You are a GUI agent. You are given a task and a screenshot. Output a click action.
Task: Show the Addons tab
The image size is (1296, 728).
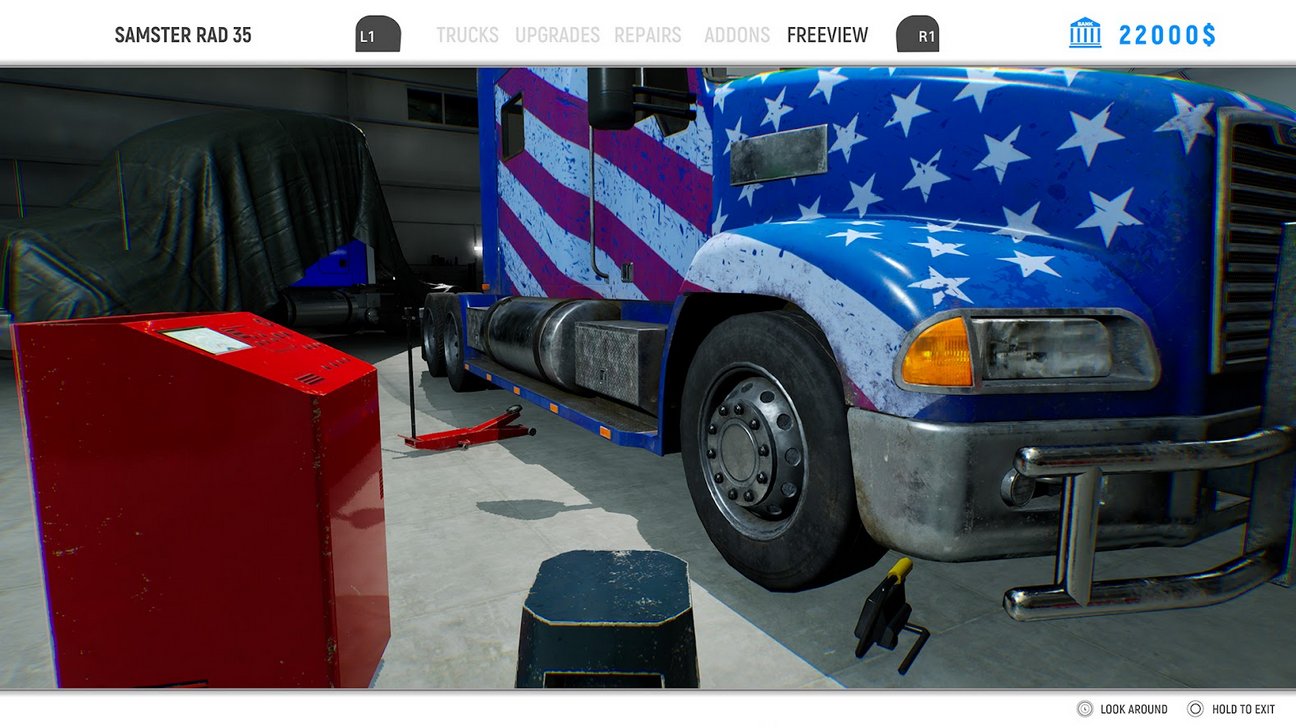[x=737, y=35]
